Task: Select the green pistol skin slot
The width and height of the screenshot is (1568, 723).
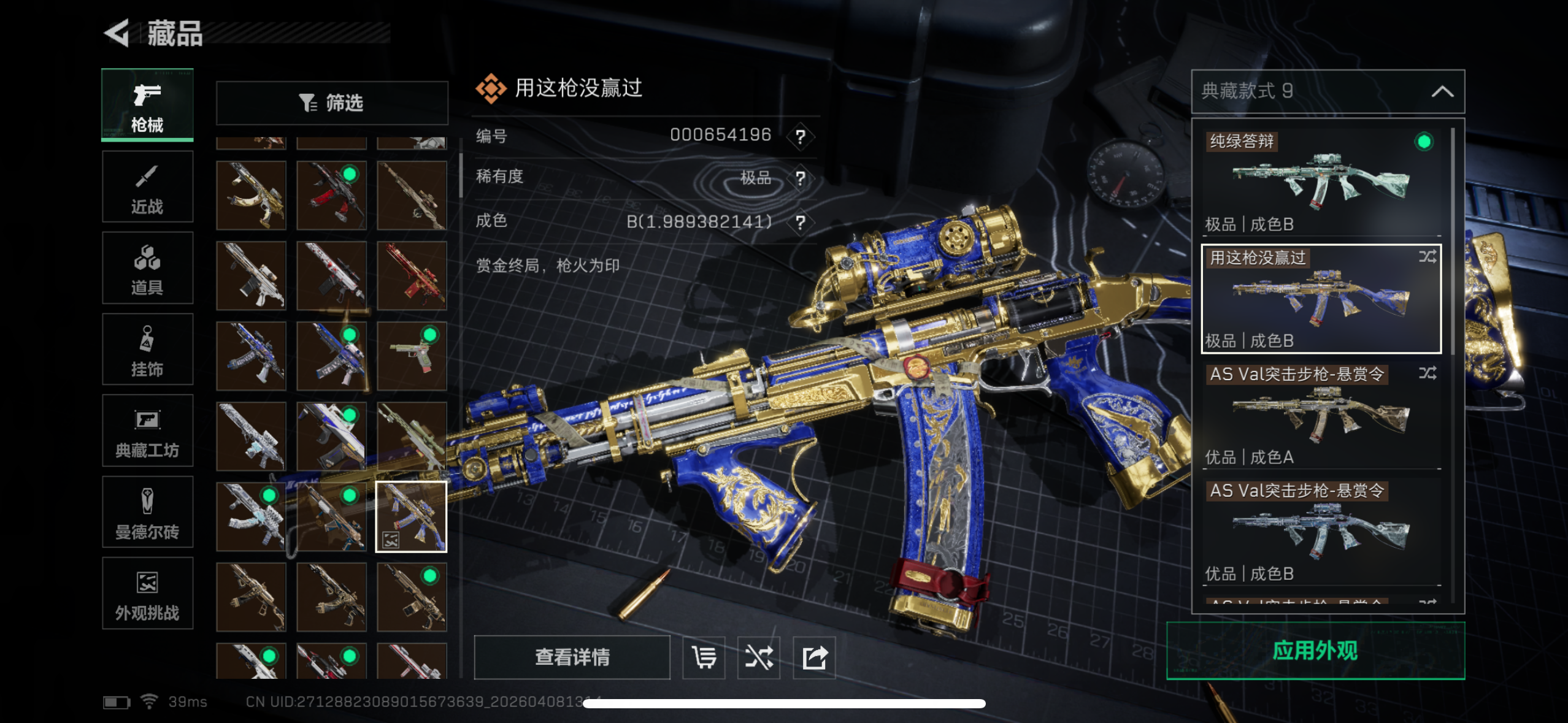Action: pos(412,356)
